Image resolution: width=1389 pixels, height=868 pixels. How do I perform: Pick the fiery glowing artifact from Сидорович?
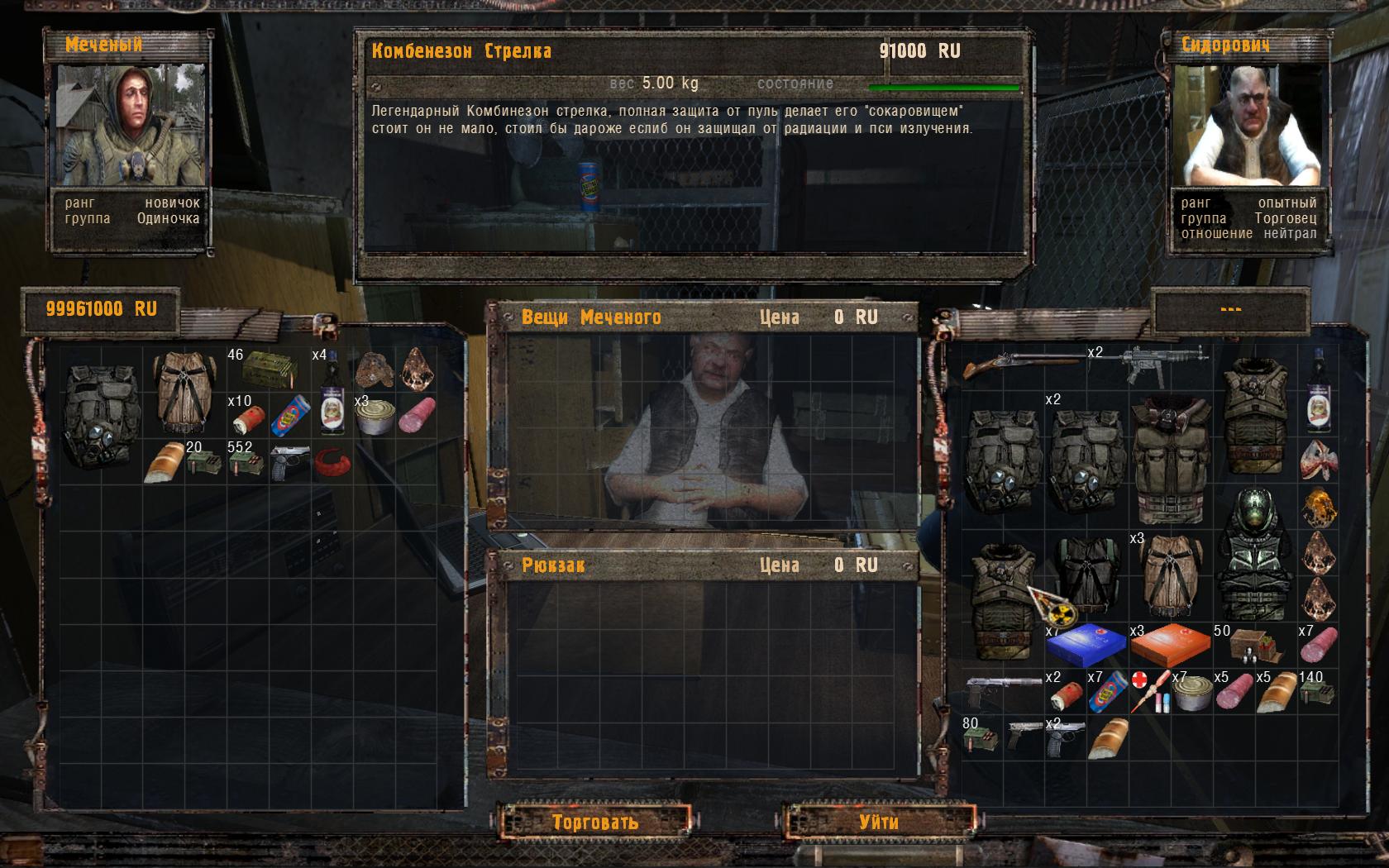pyautogui.click(x=1318, y=507)
